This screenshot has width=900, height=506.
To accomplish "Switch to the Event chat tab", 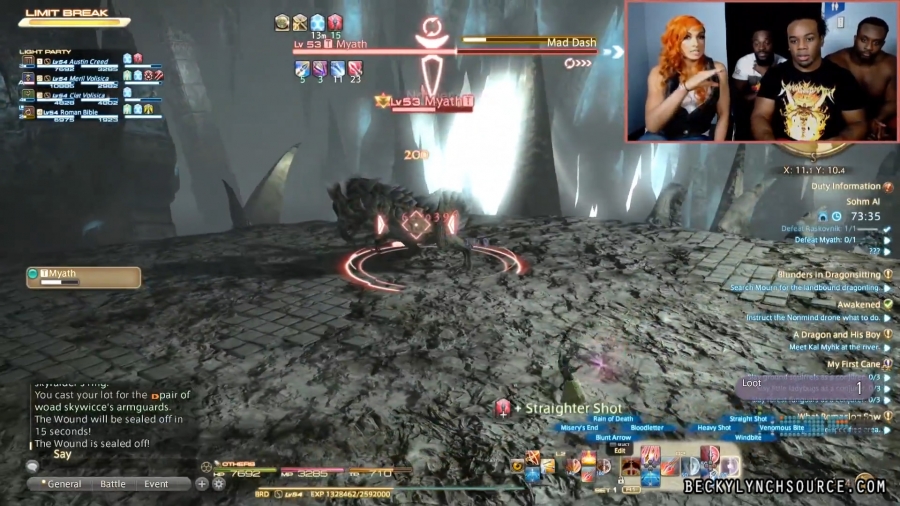I will pos(156,484).
